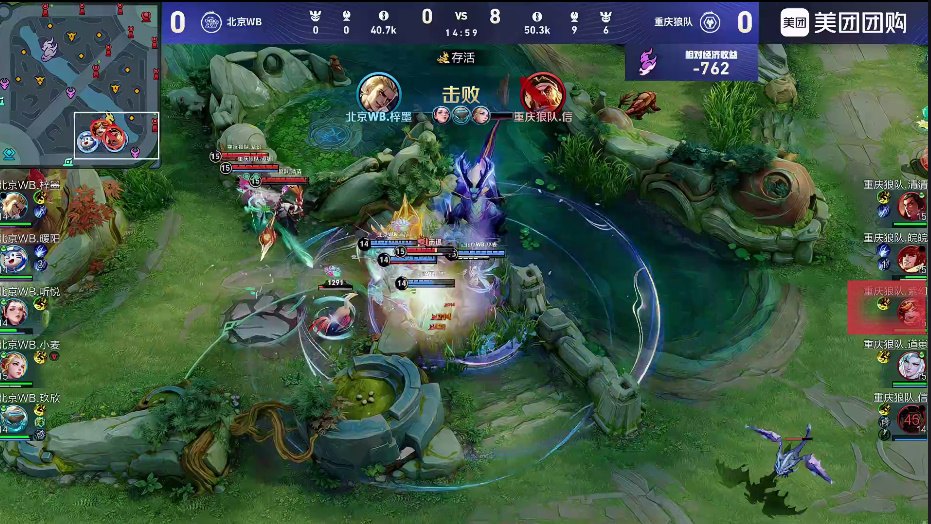Select 北京WB.暖阳 player portrait
Screen dimensions: 931x524
[14, 259]
